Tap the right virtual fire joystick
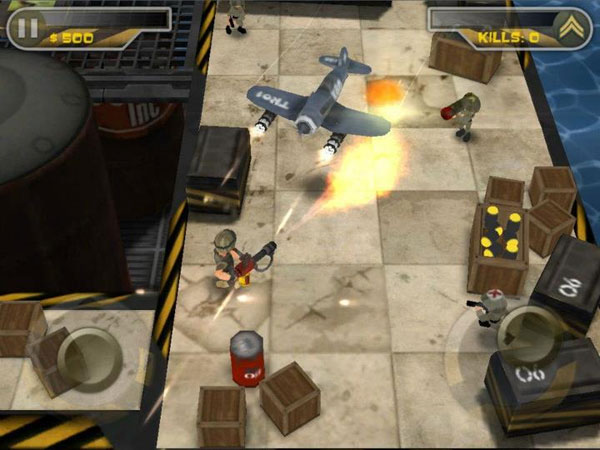Viewport: 600px width, 450px height. [x=529, y=333]
